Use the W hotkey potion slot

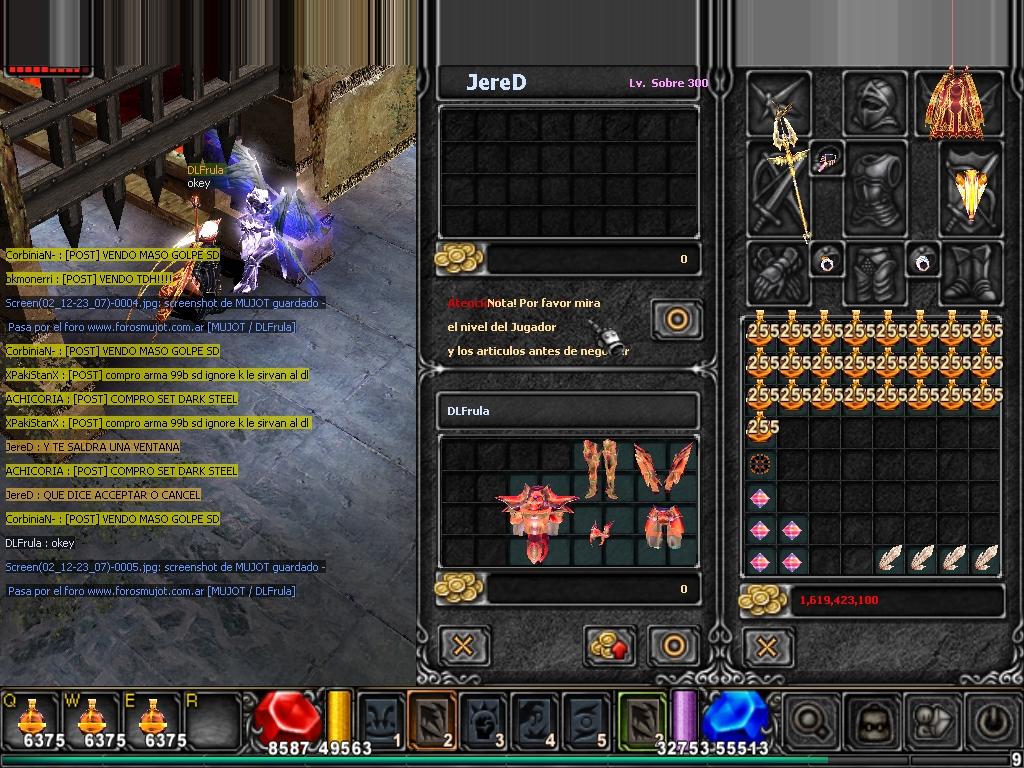point(92,720)
